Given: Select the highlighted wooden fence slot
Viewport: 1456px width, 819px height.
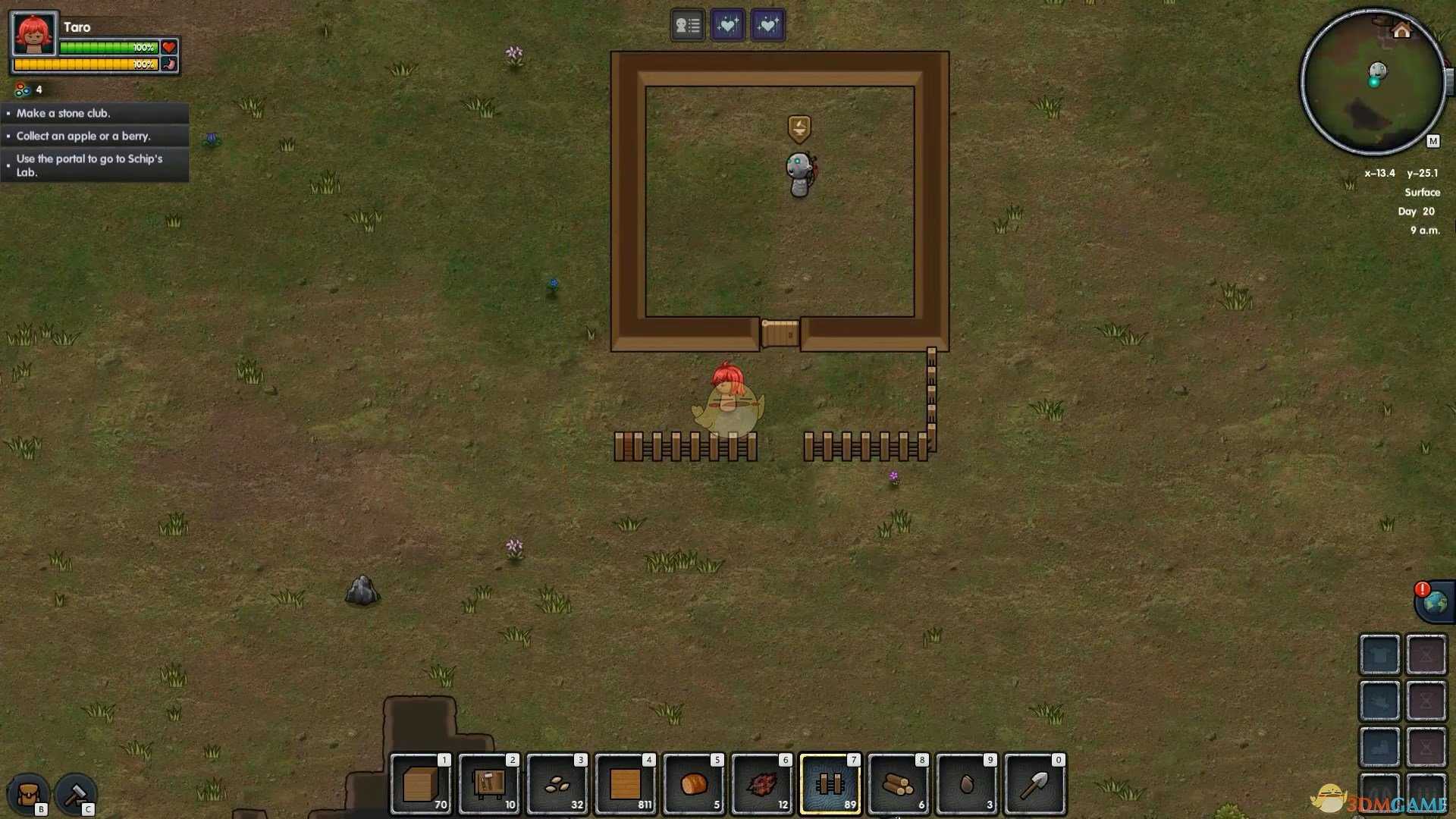Looking at the screenshot, I should (830, 784).
